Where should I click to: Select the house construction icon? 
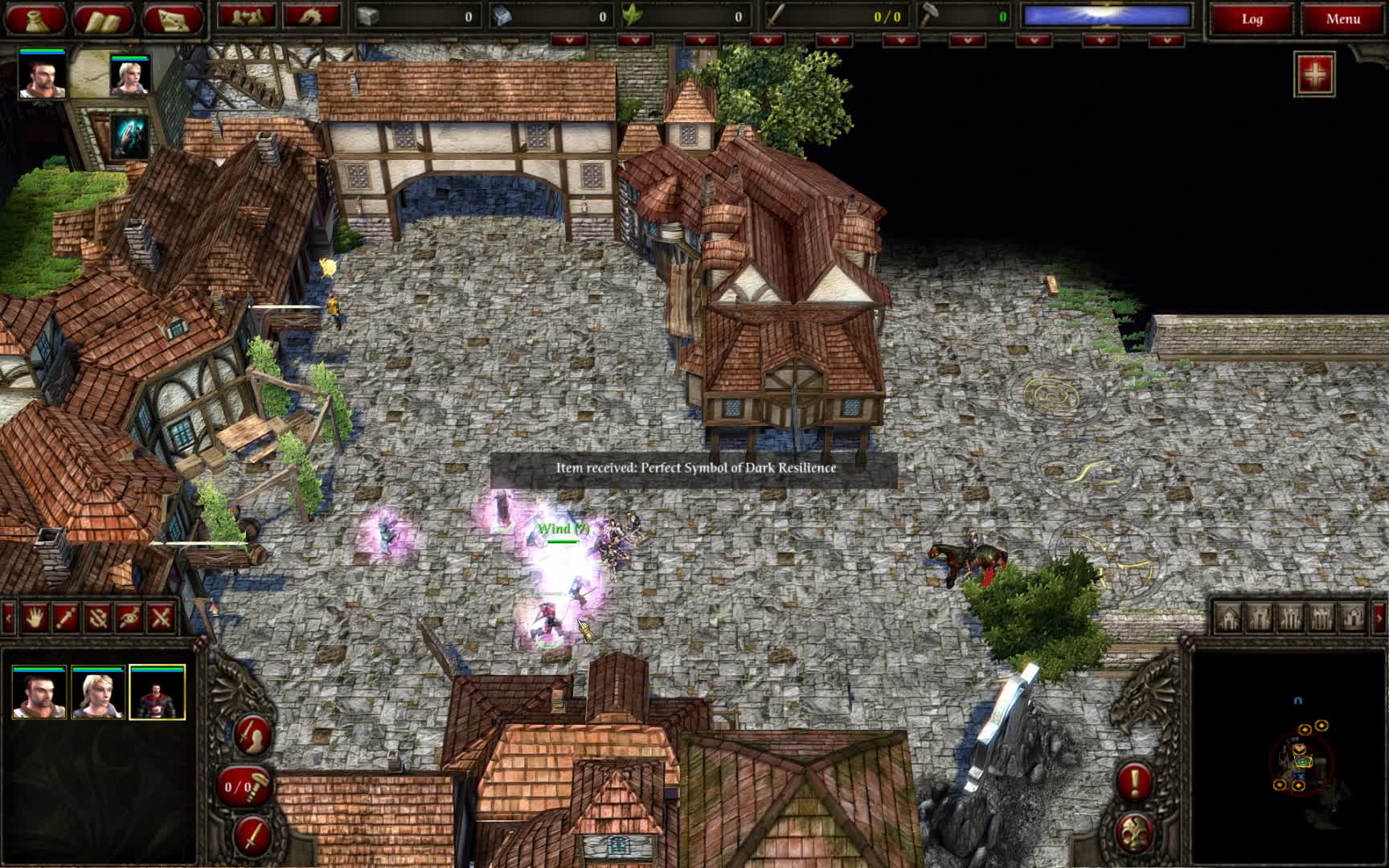pyautogui.click(x=1230, y=618)
